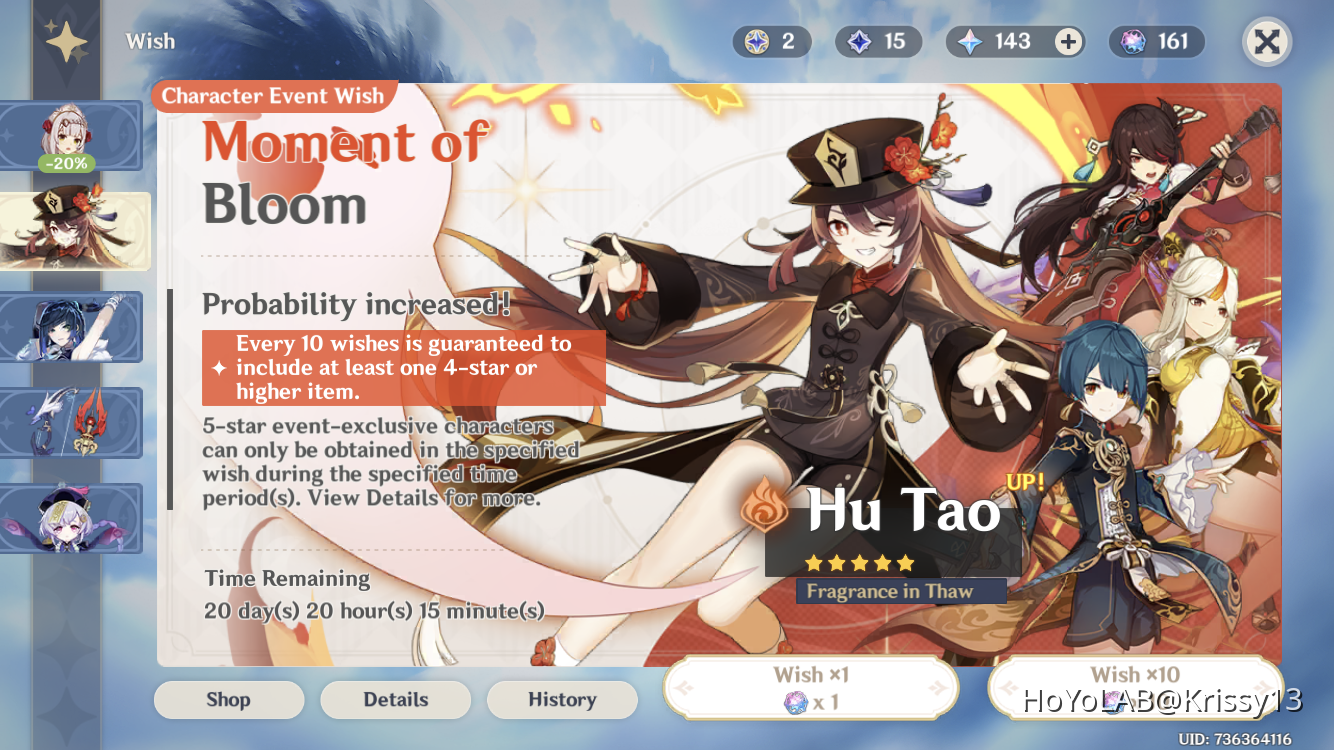The image size is (1334, 750).
Task: Click the wish star emblem above the banner list
Action: pyautogui.click(x=66, y=40)
